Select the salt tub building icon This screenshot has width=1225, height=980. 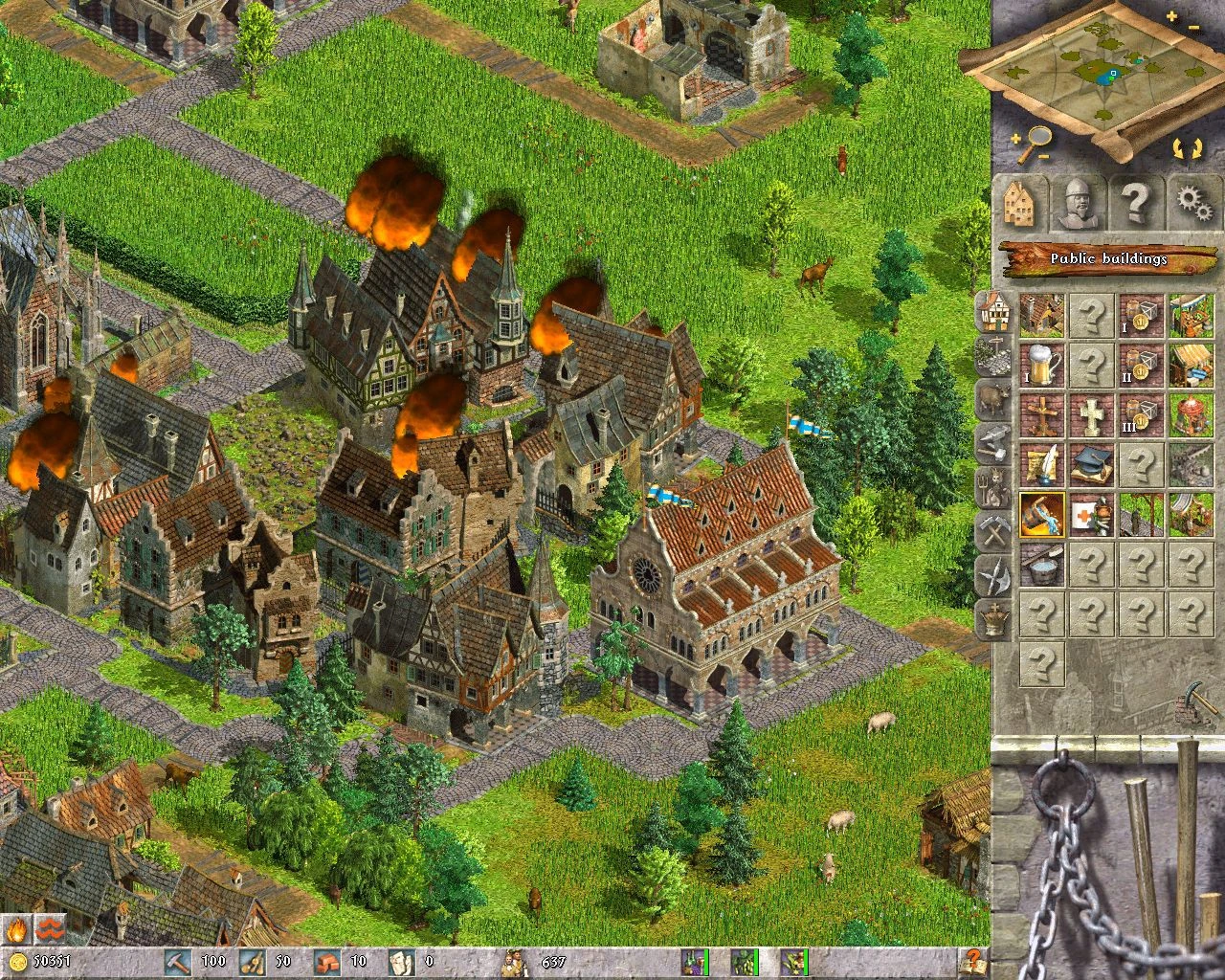[1042, 567]
